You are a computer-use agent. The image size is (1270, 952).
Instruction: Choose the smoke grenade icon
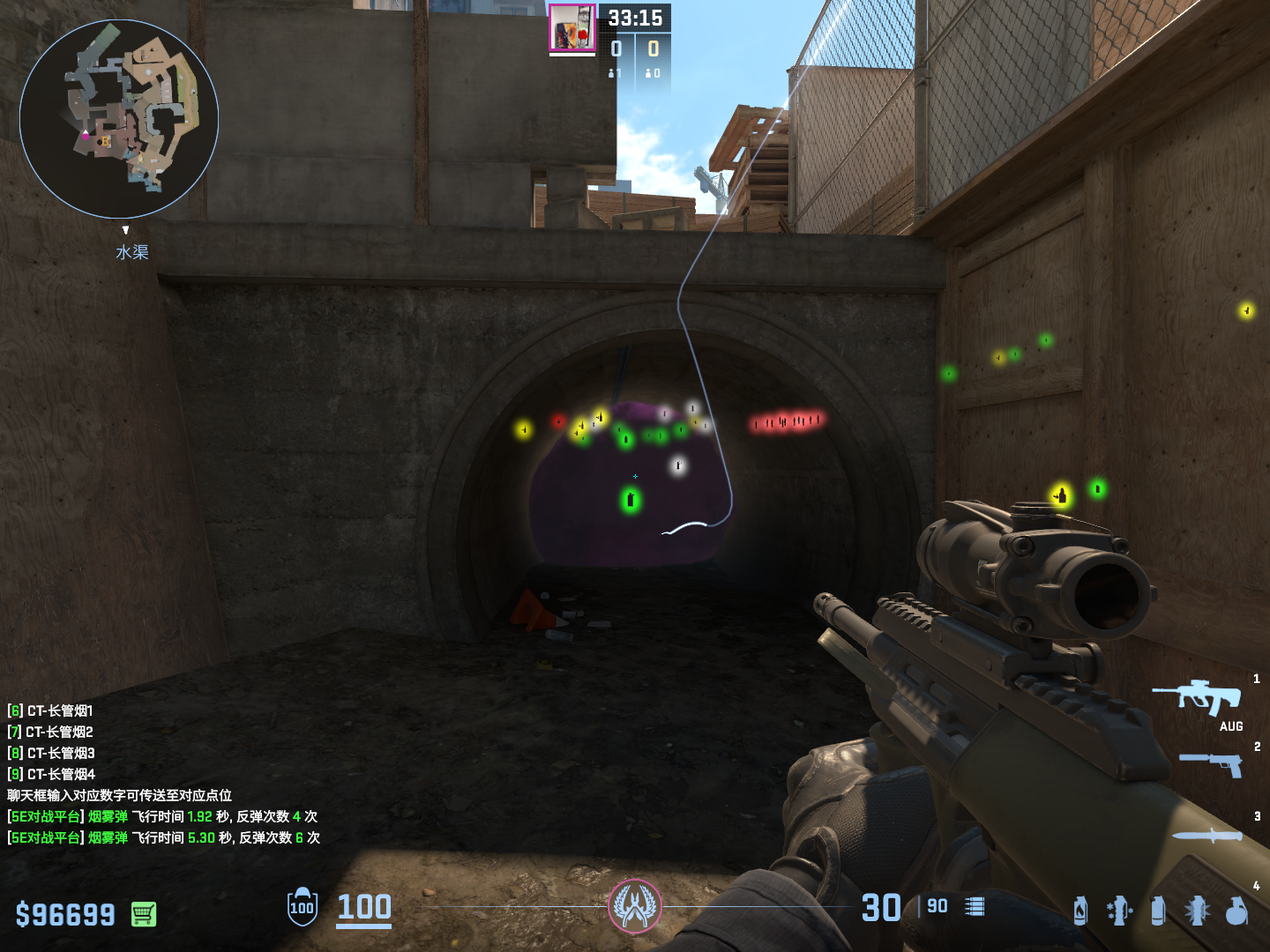point(1158,911)
